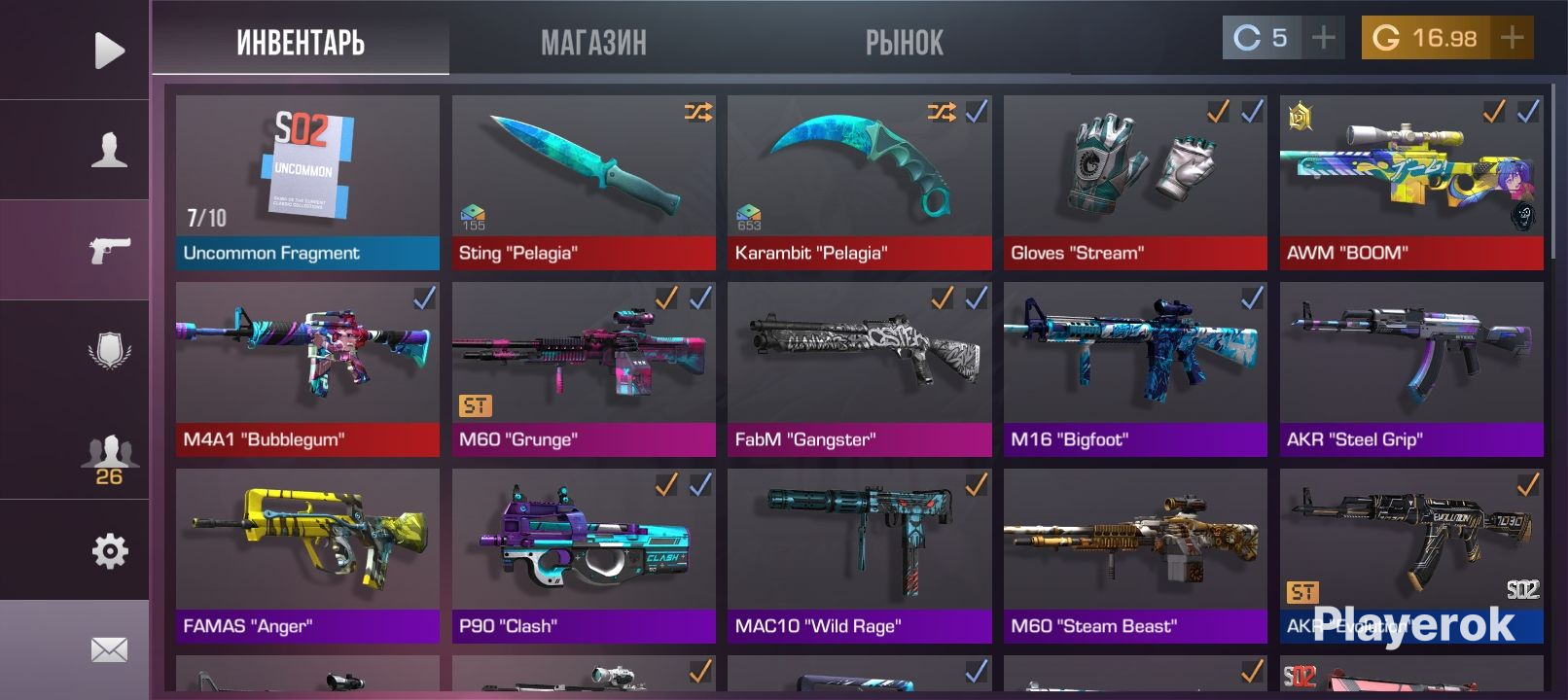Choose the Karambit "Pelagia" knife

(x=859, y=182)
